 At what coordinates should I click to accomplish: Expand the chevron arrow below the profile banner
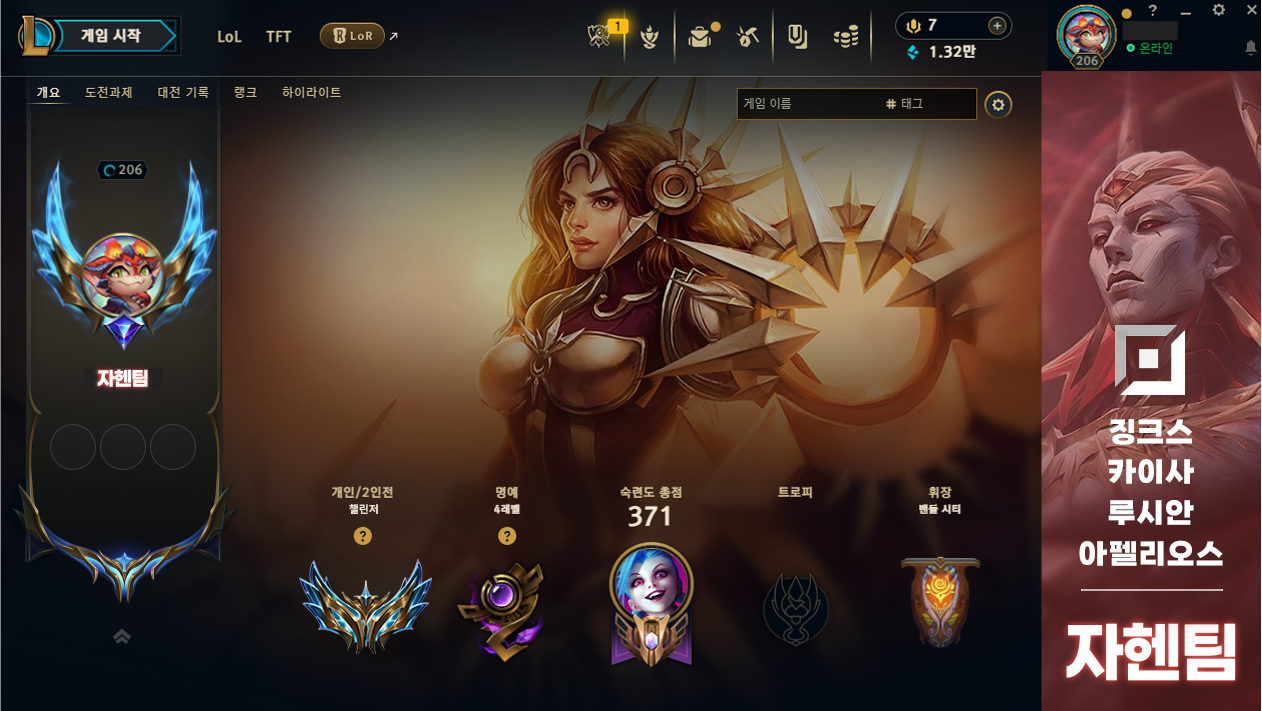[x=122, y=636]
